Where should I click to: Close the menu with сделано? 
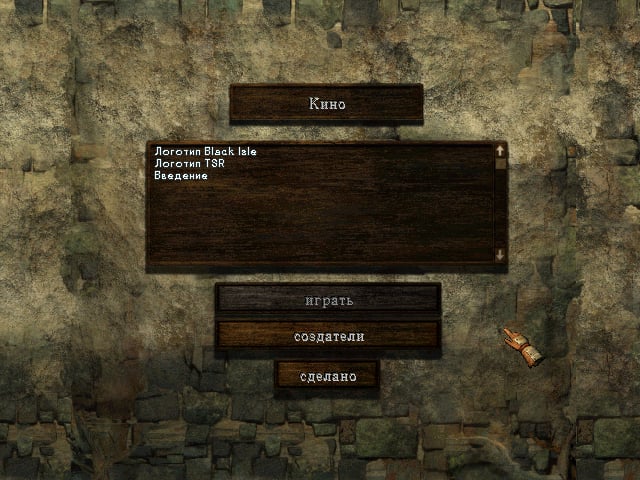click(x=328, y=376)
